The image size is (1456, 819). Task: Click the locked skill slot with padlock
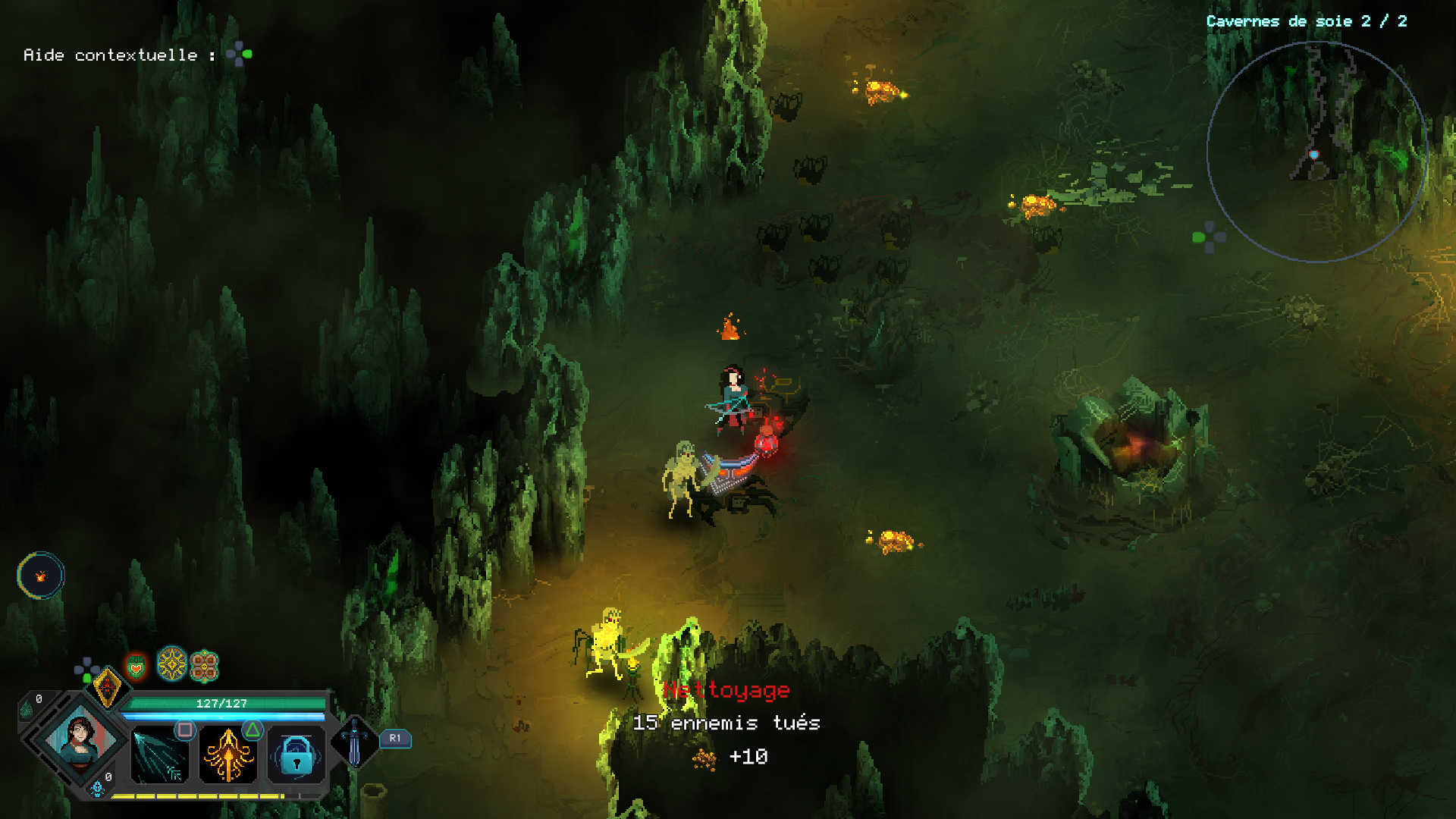[x=296, y=755]
